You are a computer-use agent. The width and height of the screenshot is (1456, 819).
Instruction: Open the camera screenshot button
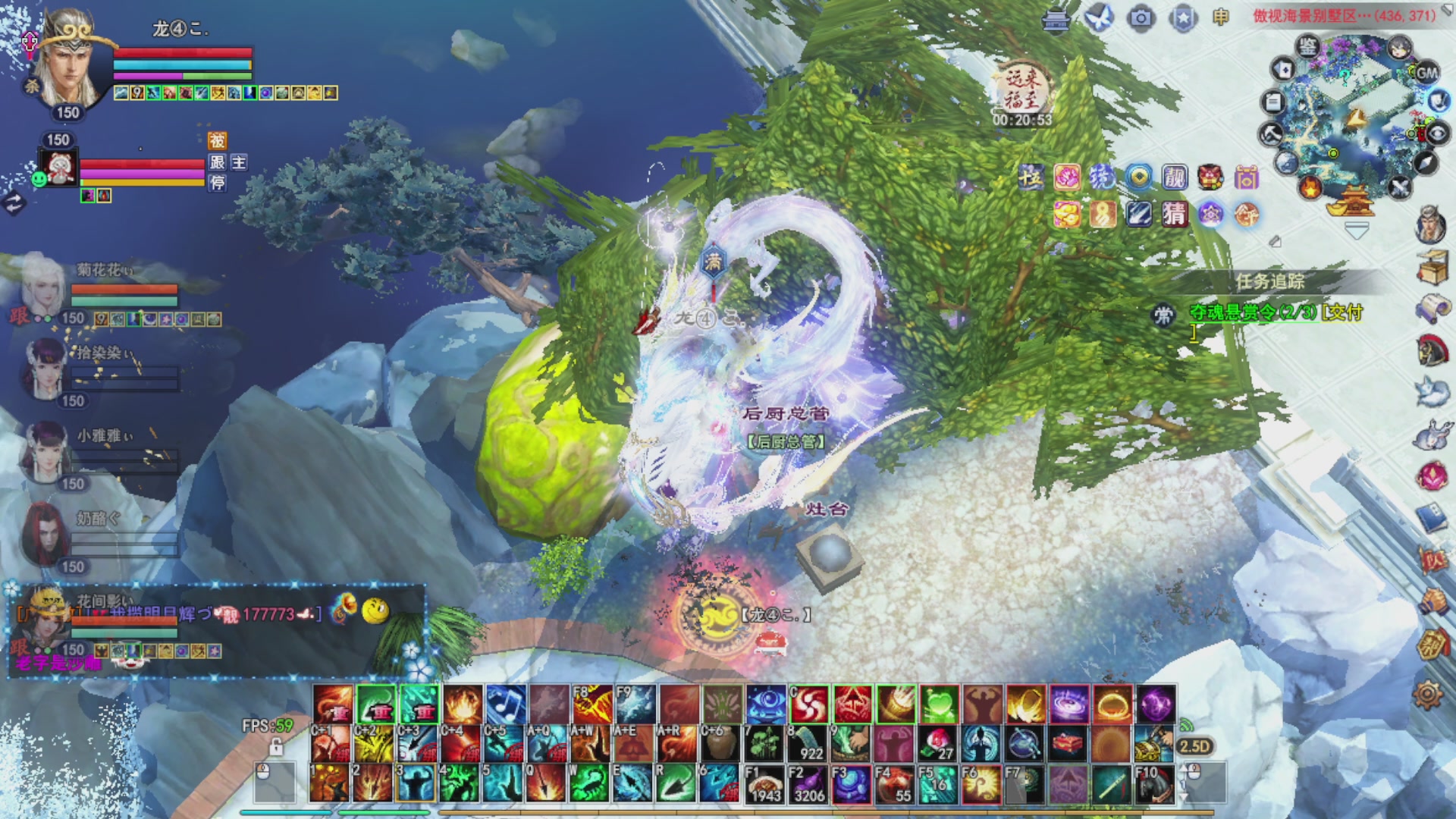[1141, 17]
